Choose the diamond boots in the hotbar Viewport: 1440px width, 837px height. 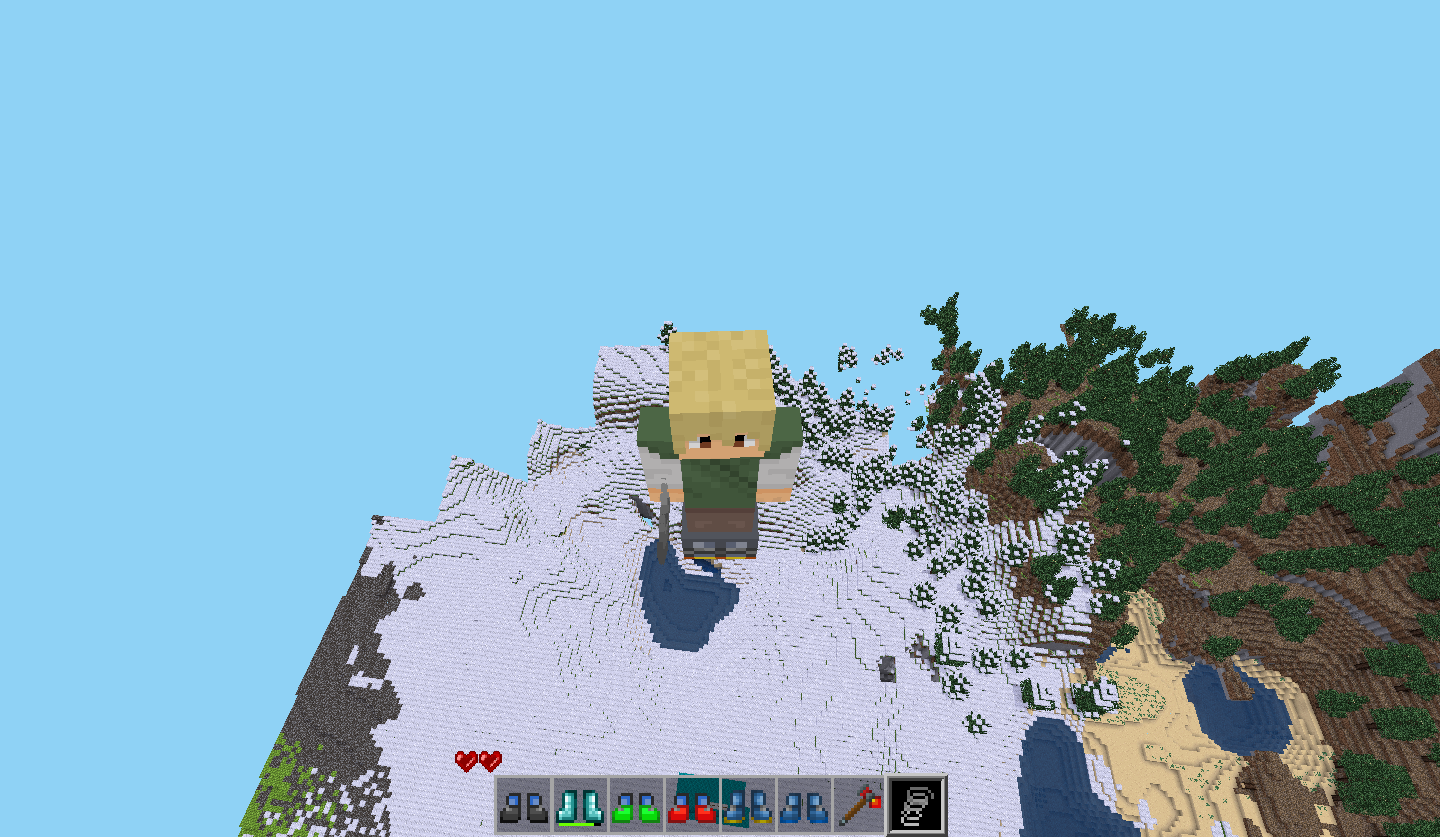pos(580,805)
